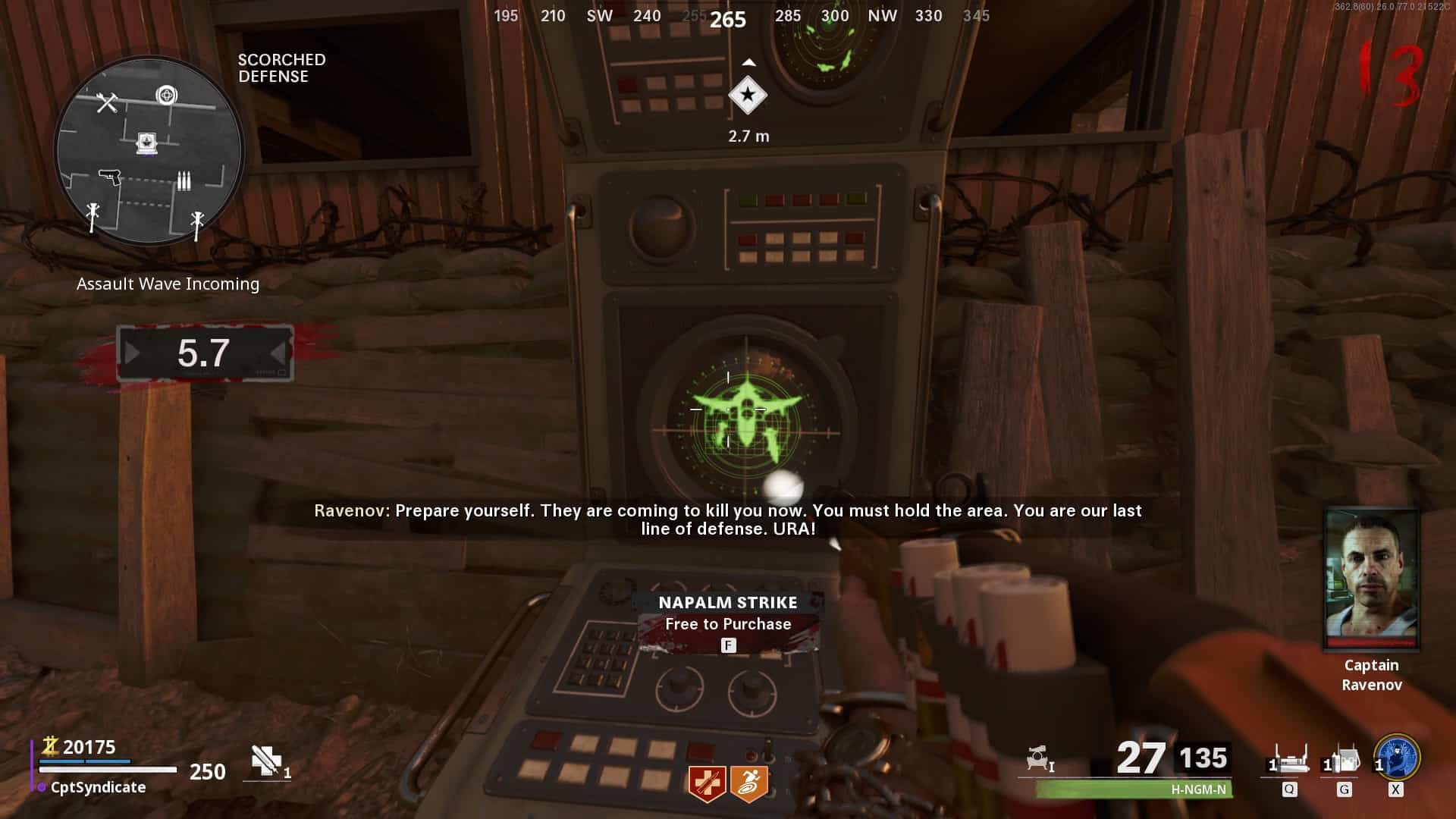This screenshot has height=819, width=1456.
Task: Activate the blue field upgrade ability icon
Action: [1396, 758]
